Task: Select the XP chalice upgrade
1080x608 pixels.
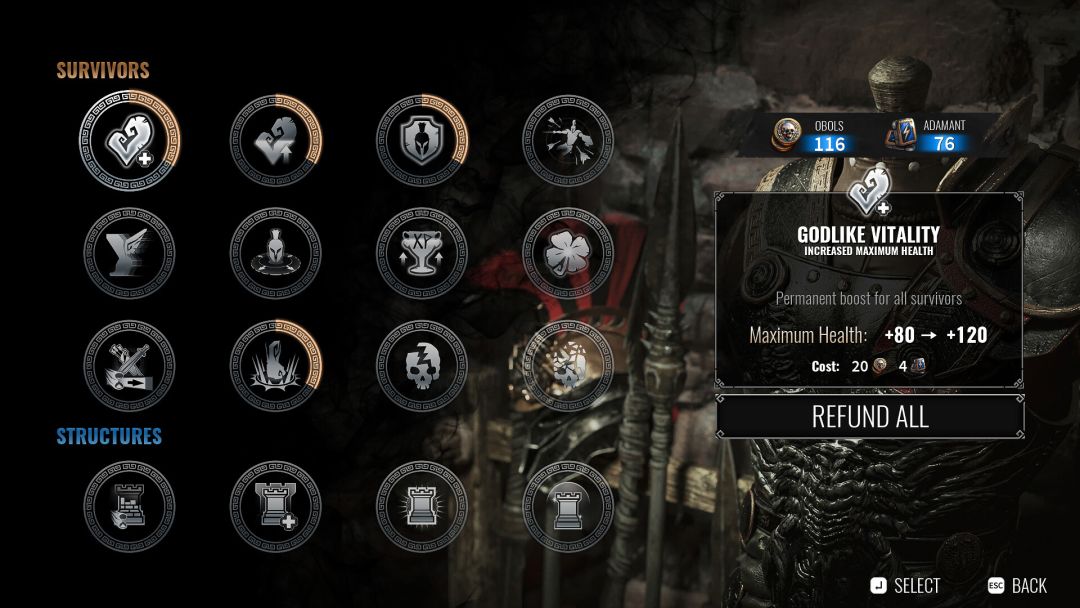Action: pyautogui.click(x=422, y=254)
